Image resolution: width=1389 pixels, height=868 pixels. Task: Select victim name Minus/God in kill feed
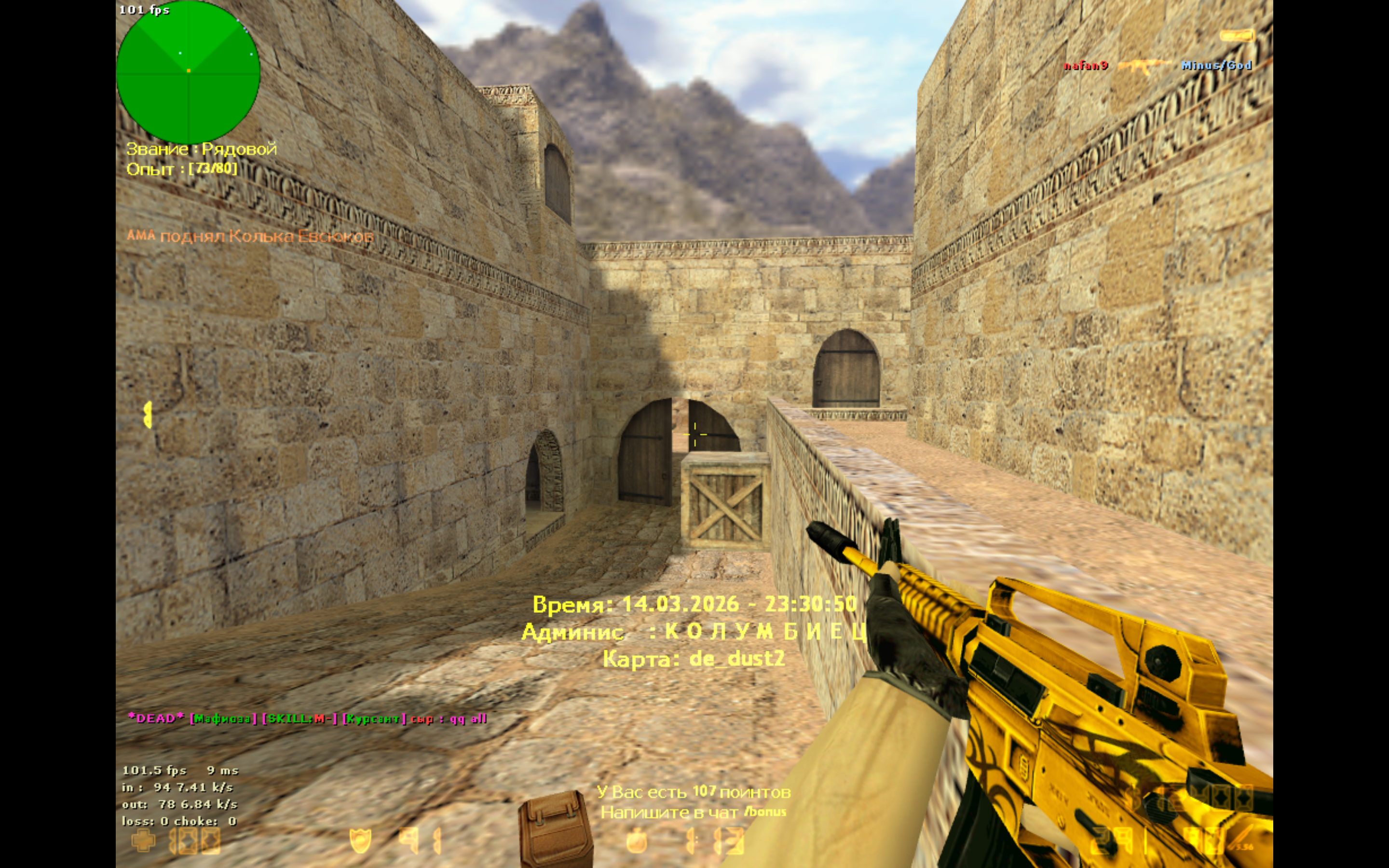point(1216,66)
